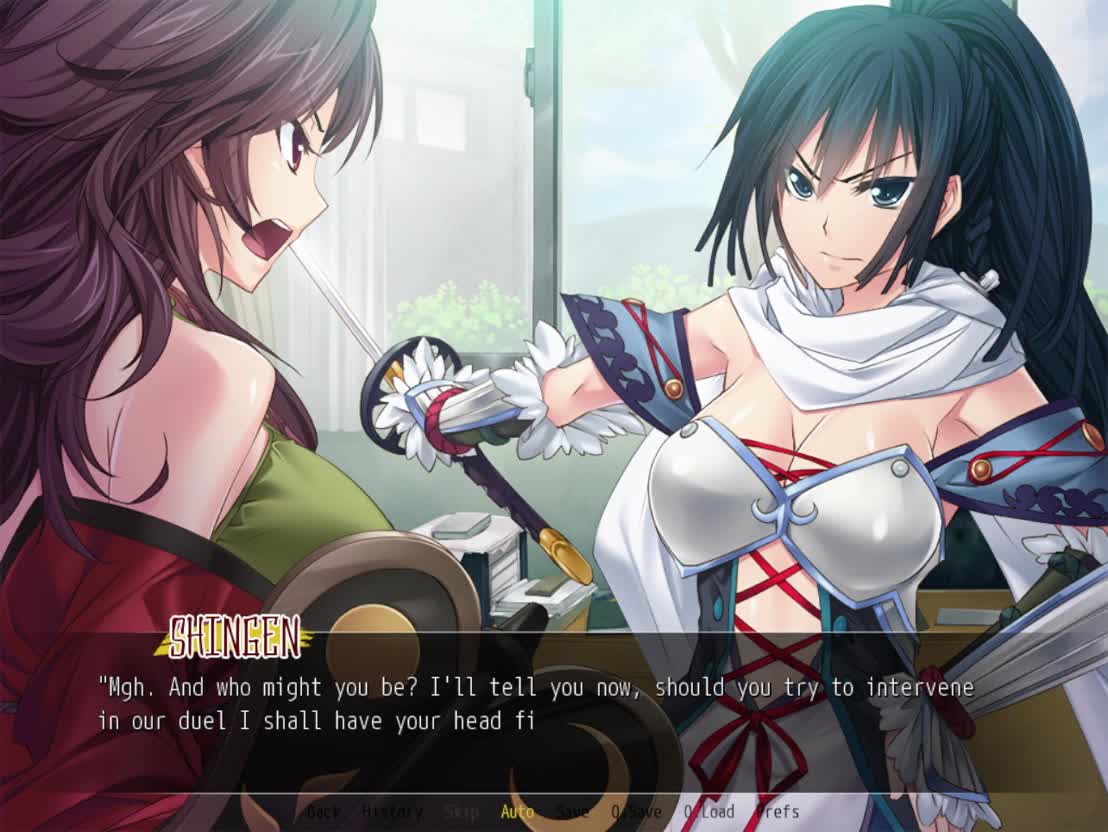Toggle Auto text advance

click(517, 812)
